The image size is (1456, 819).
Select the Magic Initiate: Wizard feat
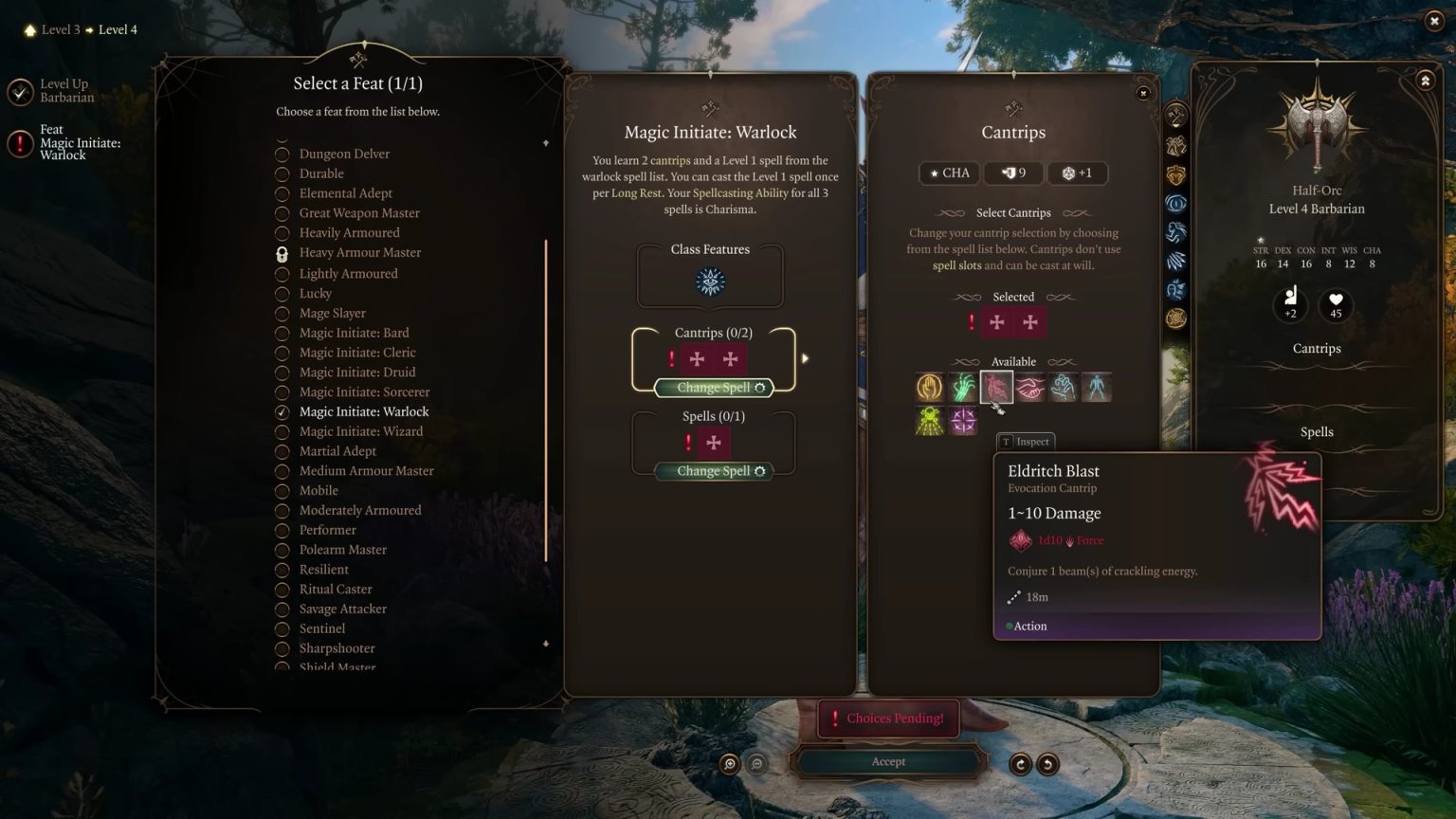click(x=358, y=431)
